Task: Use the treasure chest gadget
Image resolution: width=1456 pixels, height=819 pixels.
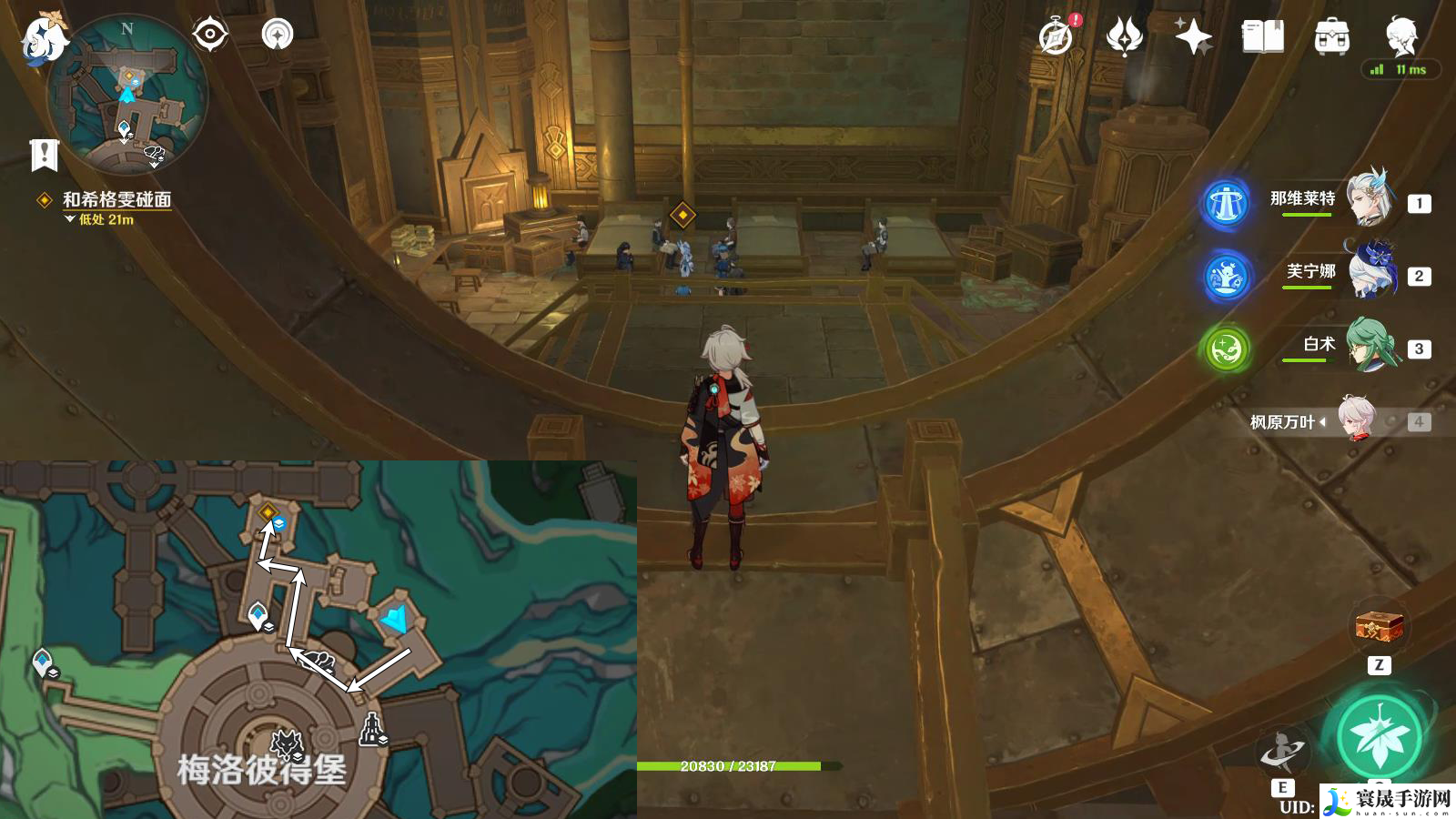Action: tap(1380, 627)
